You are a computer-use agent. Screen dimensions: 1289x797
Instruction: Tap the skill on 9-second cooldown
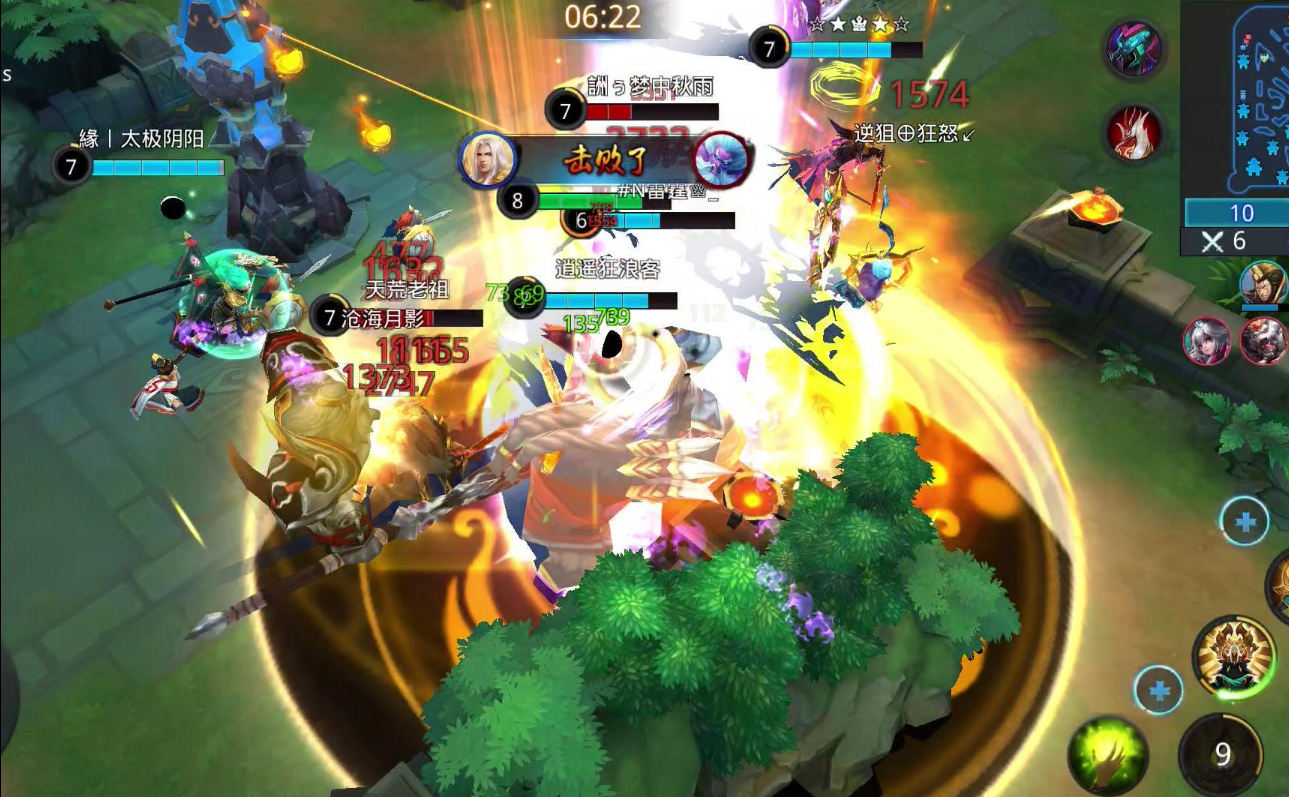point(1221,754)
